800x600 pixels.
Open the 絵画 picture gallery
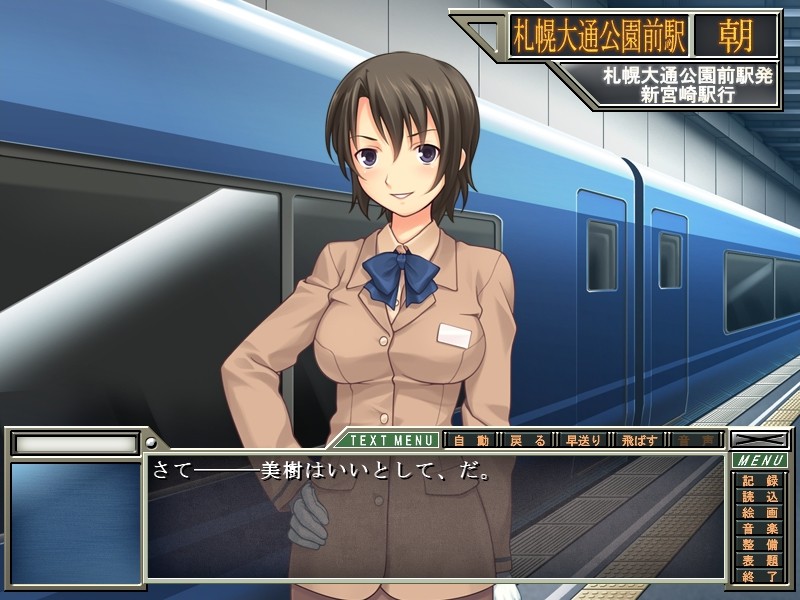click(x=760, y=512)
